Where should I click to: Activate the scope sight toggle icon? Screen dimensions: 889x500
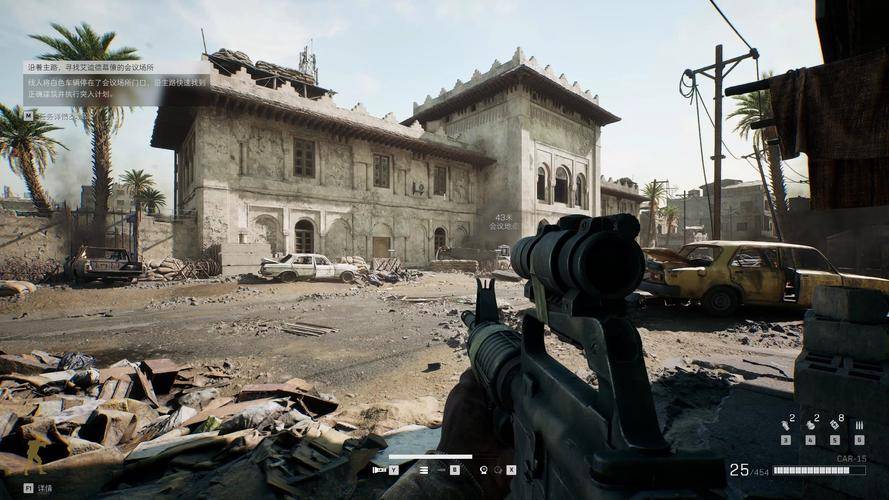pos(483,469)
